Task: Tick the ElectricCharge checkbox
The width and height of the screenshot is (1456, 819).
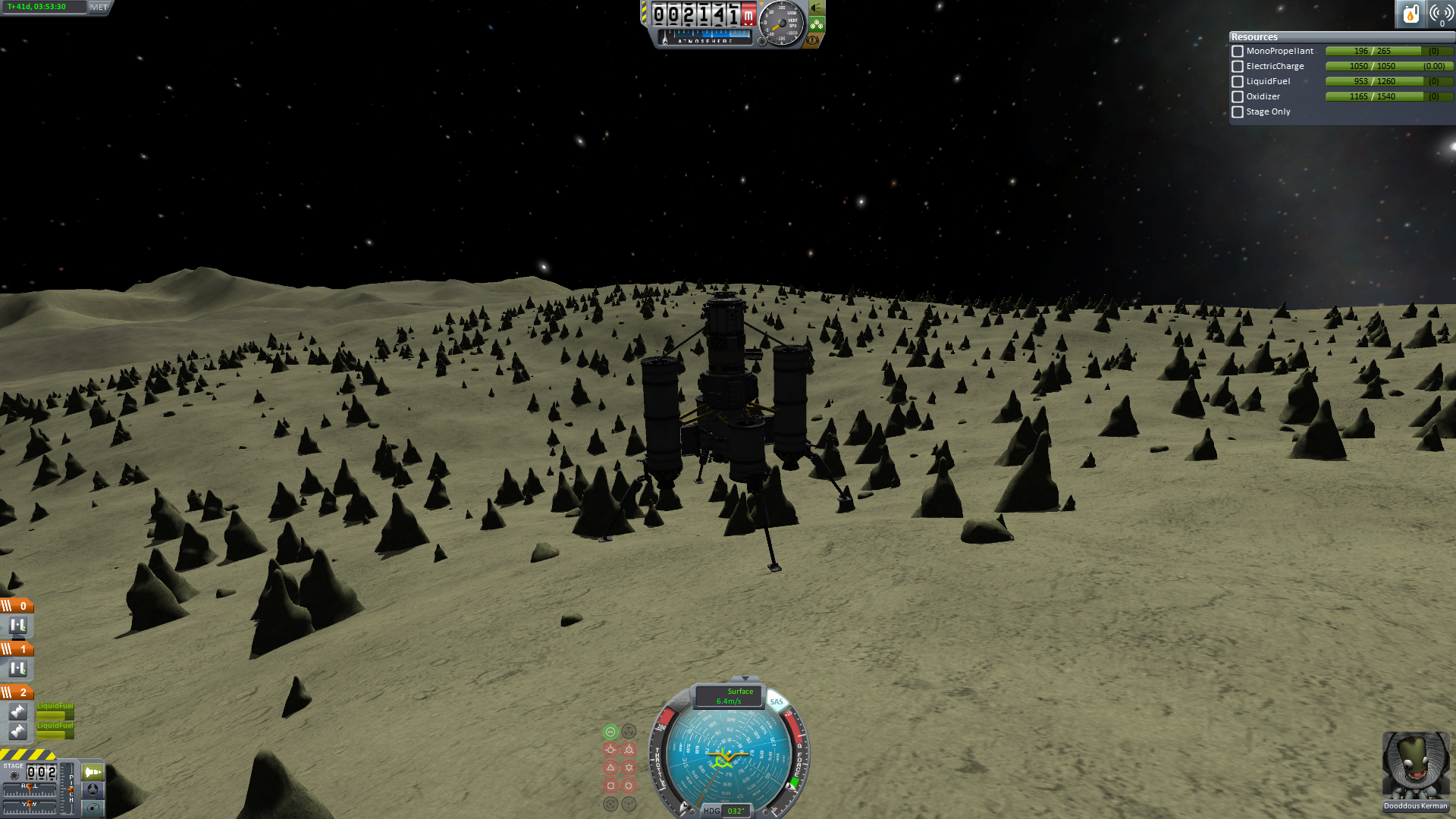Action: coord(1238,67)
